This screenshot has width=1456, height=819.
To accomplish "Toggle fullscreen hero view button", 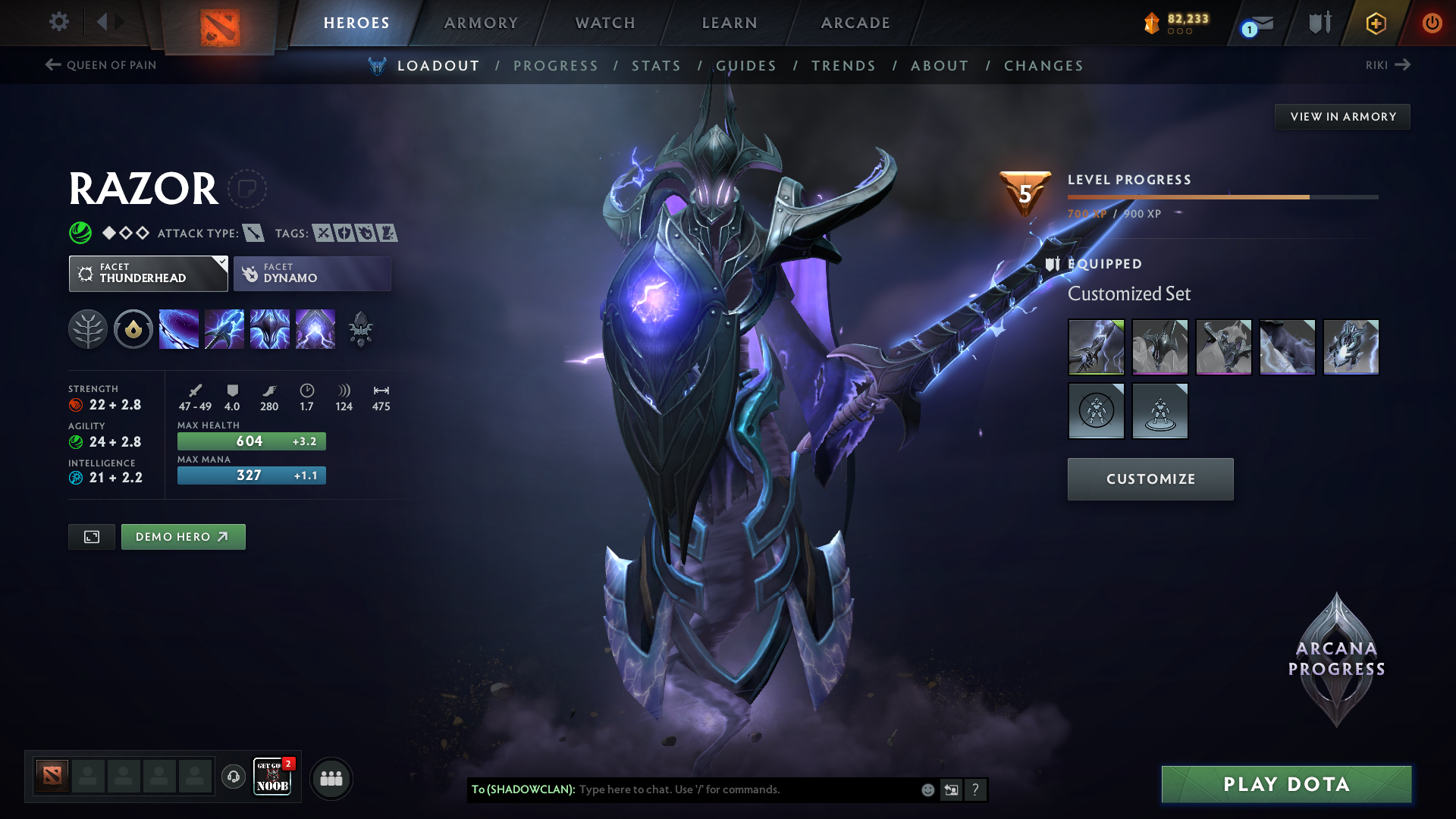I will 92,537.
